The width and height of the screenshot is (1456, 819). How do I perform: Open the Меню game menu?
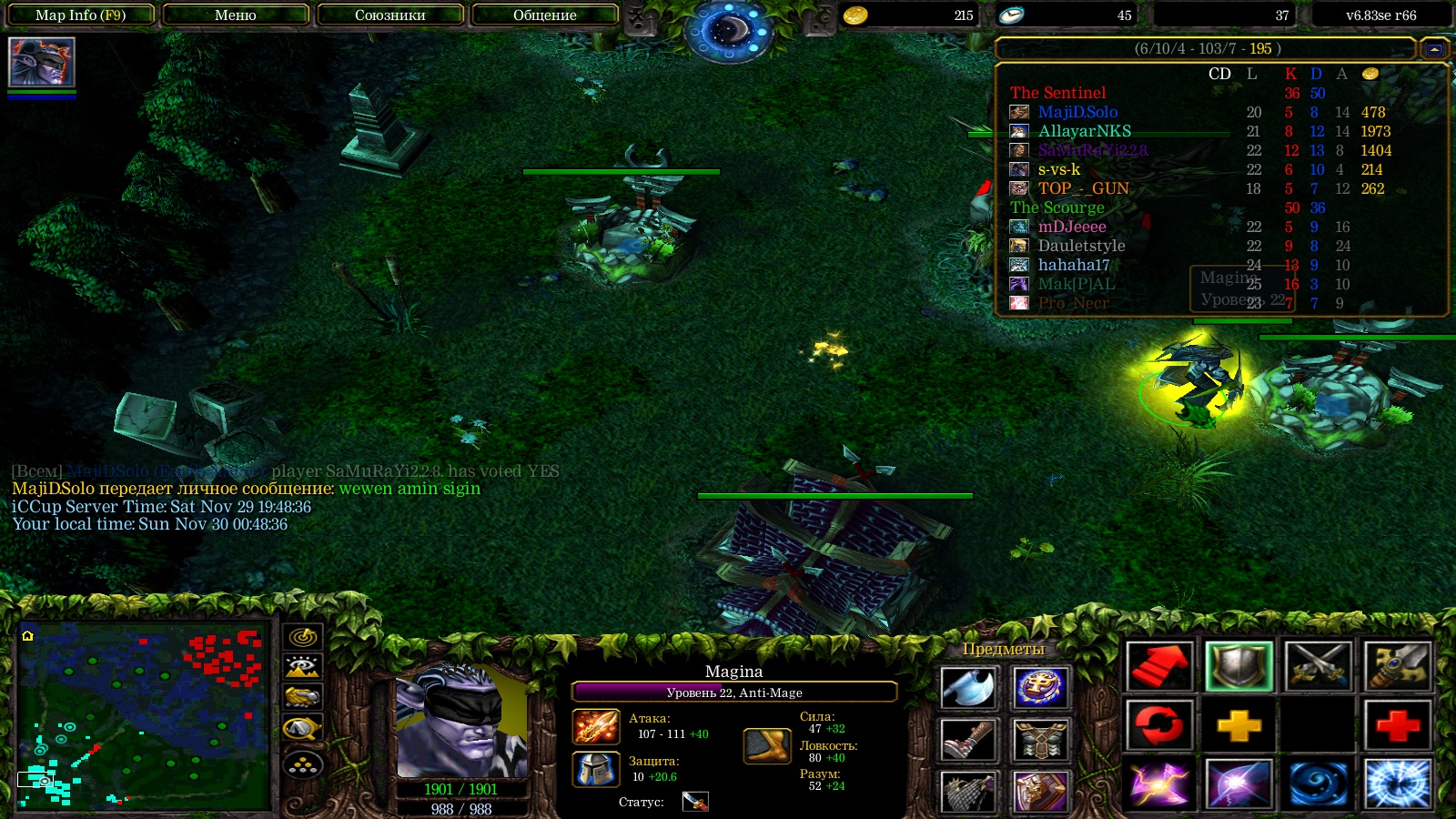(235, 15)
